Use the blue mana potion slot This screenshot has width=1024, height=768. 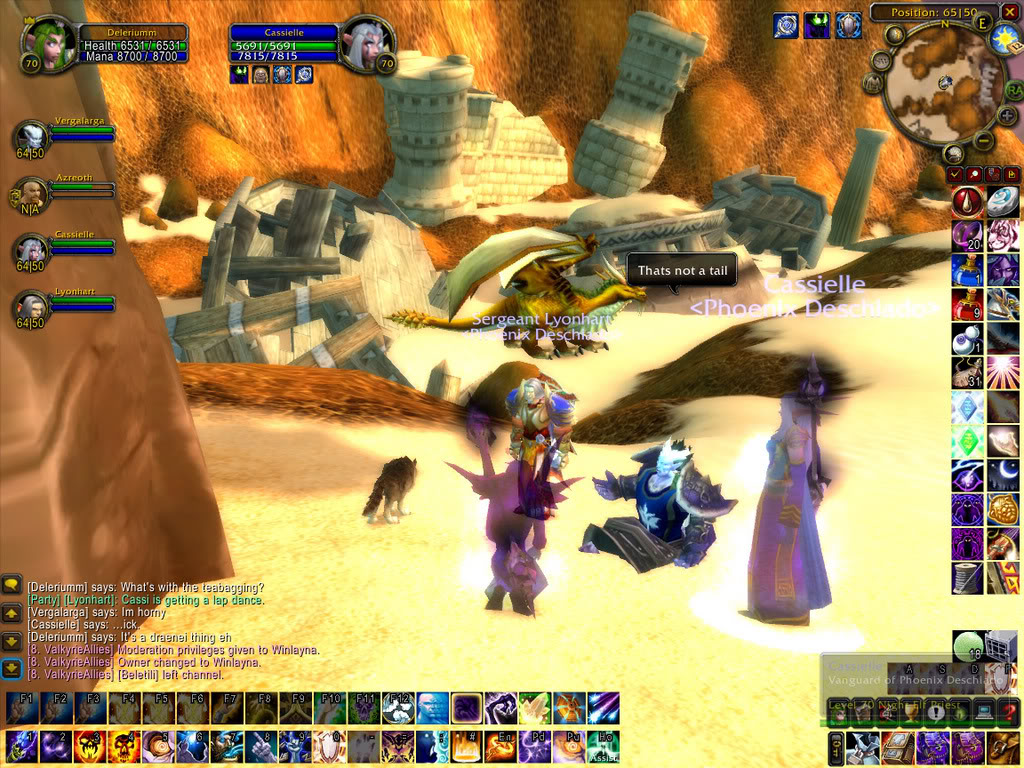click(967, 269)
